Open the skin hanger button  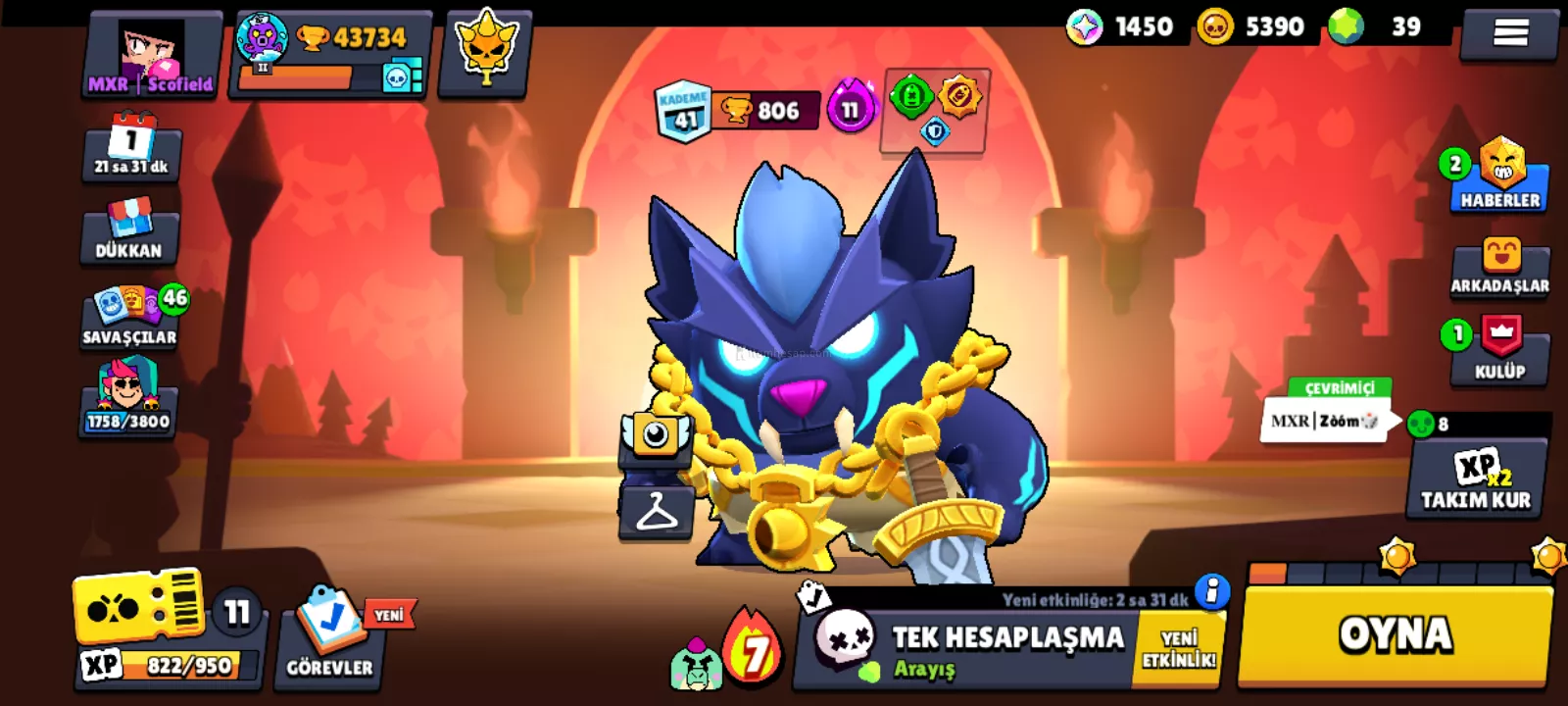click(x=657, y=512)
